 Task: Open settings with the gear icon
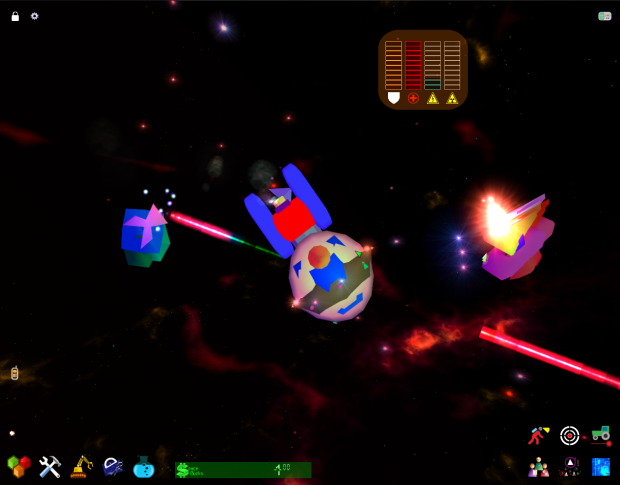tap(35, 16)
